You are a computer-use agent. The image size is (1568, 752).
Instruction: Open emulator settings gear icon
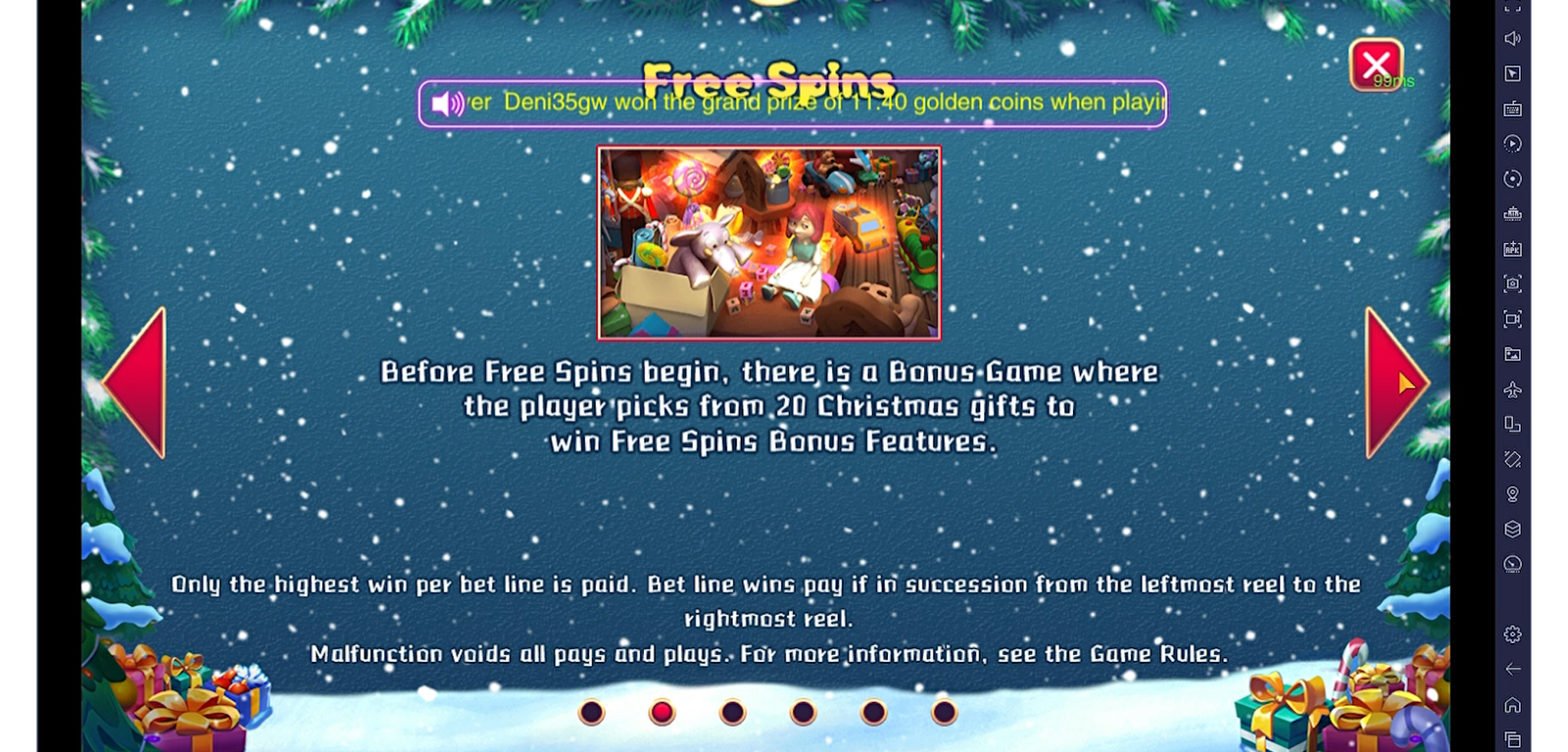pos(1512,634)
